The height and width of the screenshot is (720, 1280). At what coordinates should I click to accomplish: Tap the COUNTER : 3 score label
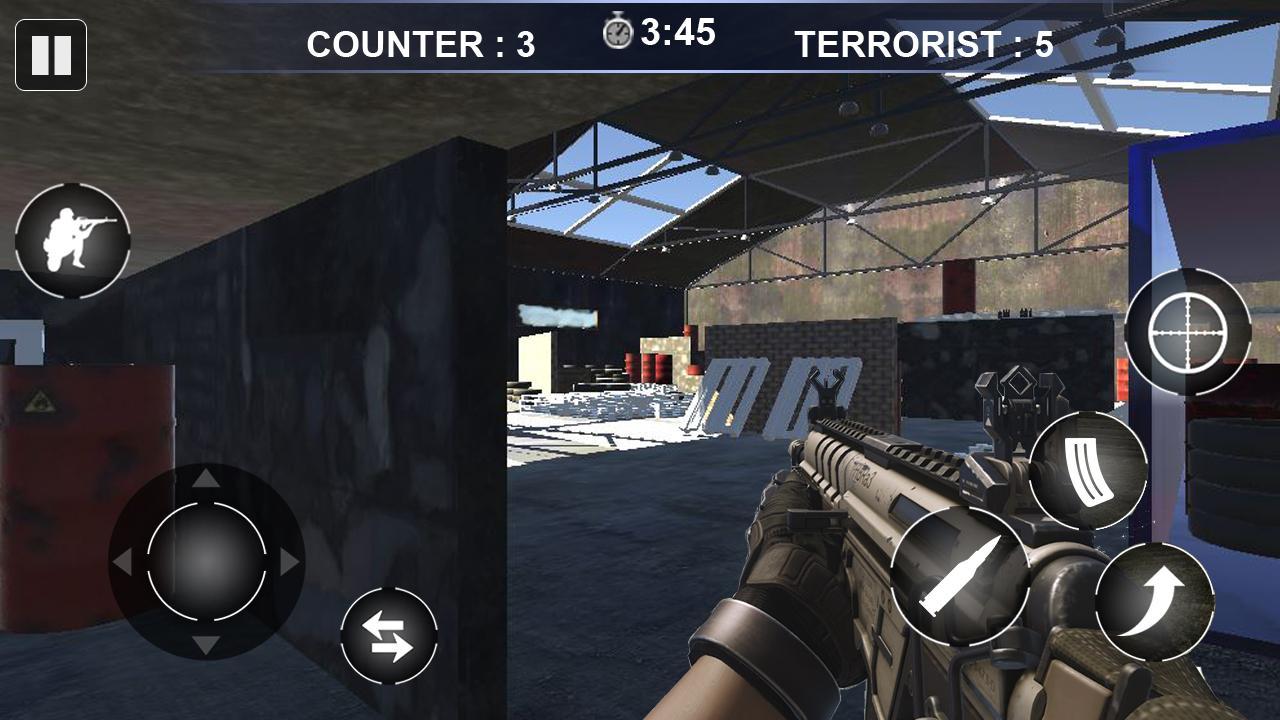coord(421,43)
